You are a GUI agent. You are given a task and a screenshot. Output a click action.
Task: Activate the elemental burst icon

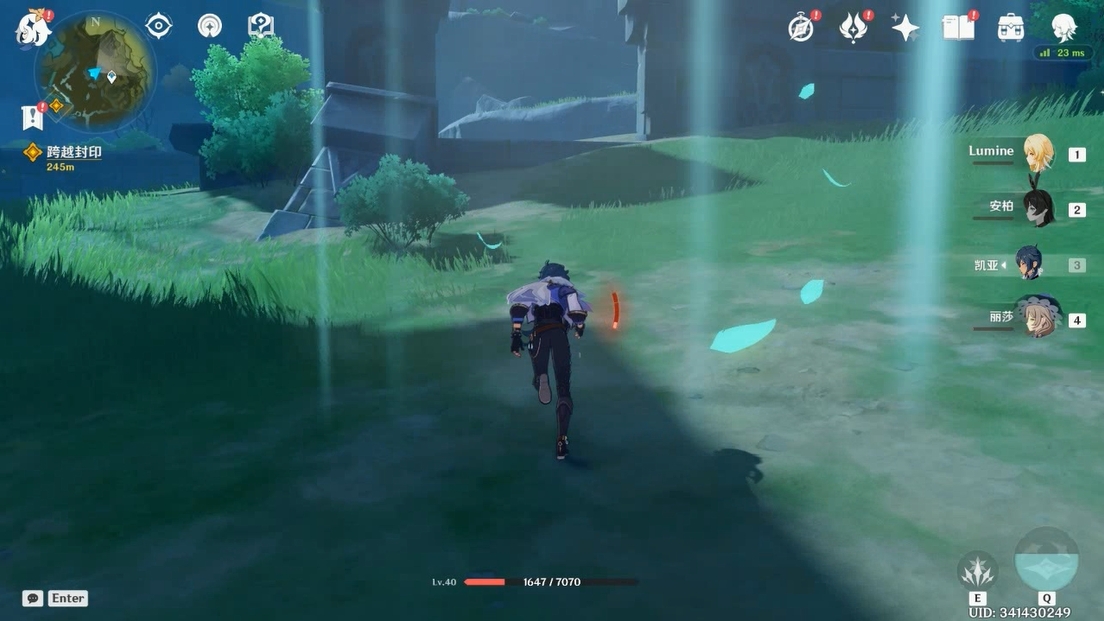[x=1046, y=561]
